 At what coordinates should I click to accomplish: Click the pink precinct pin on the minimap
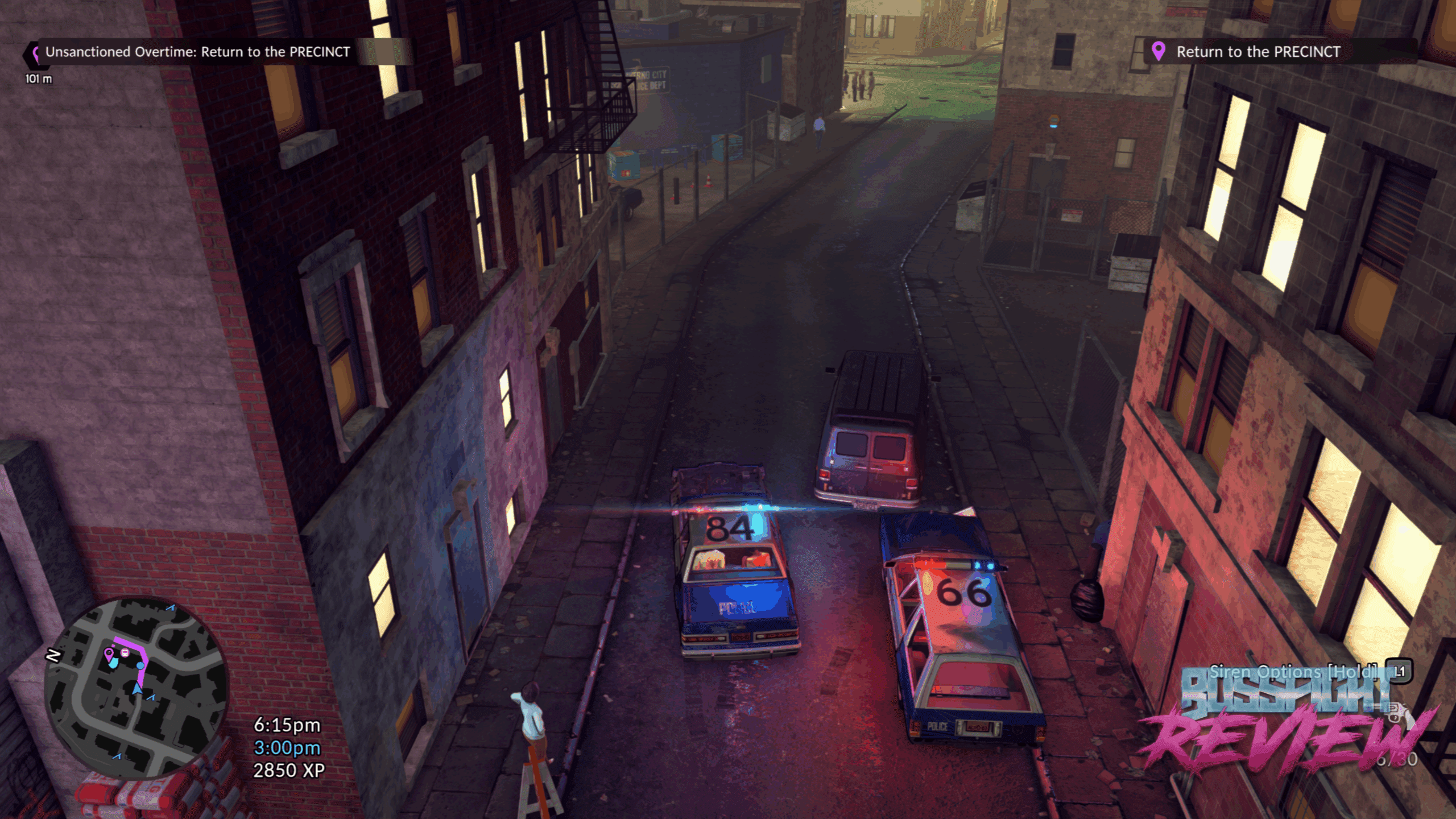(x=108, y=653)
